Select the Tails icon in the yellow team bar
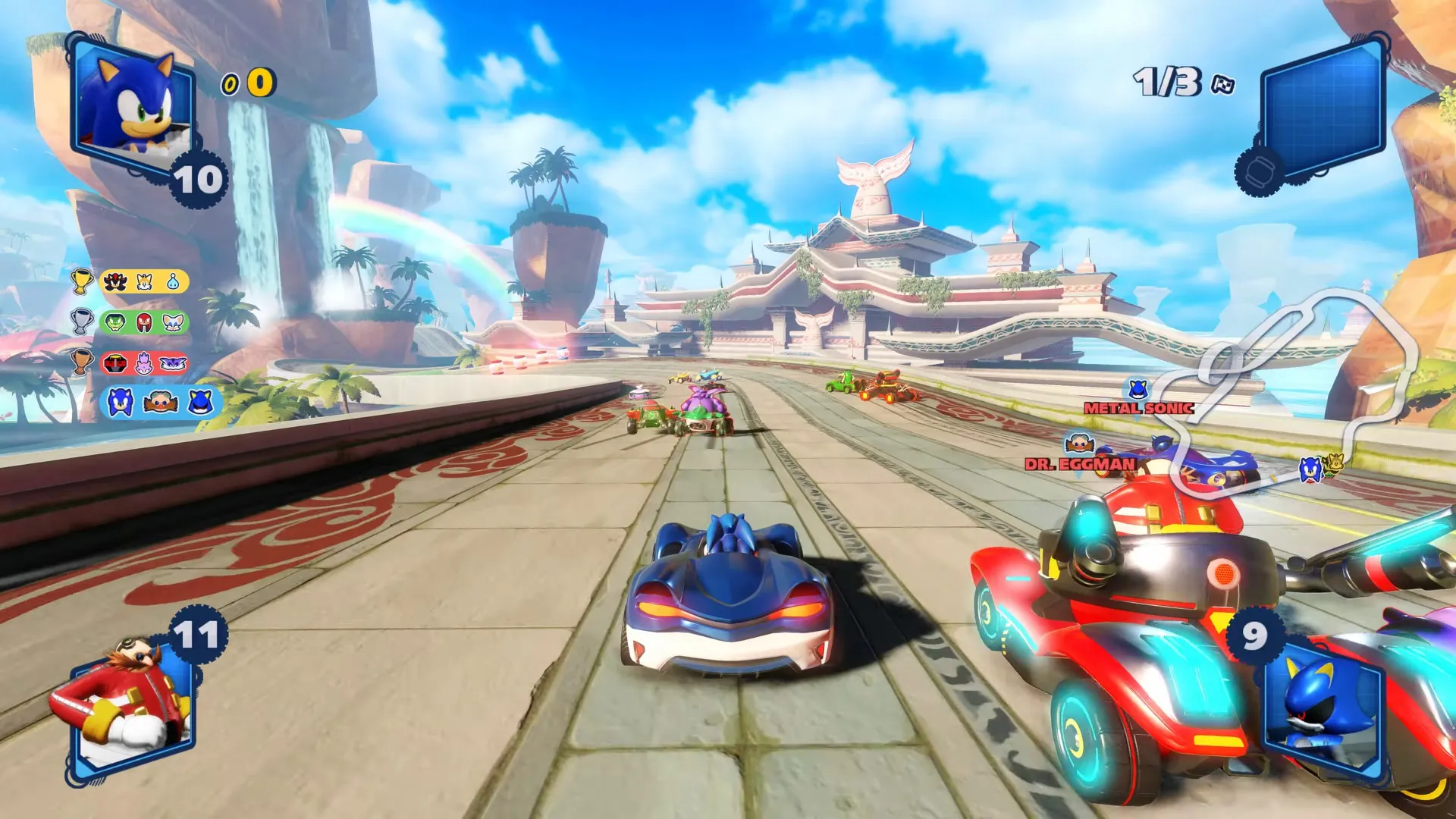The image size is (1456, 819). (143, 281)
